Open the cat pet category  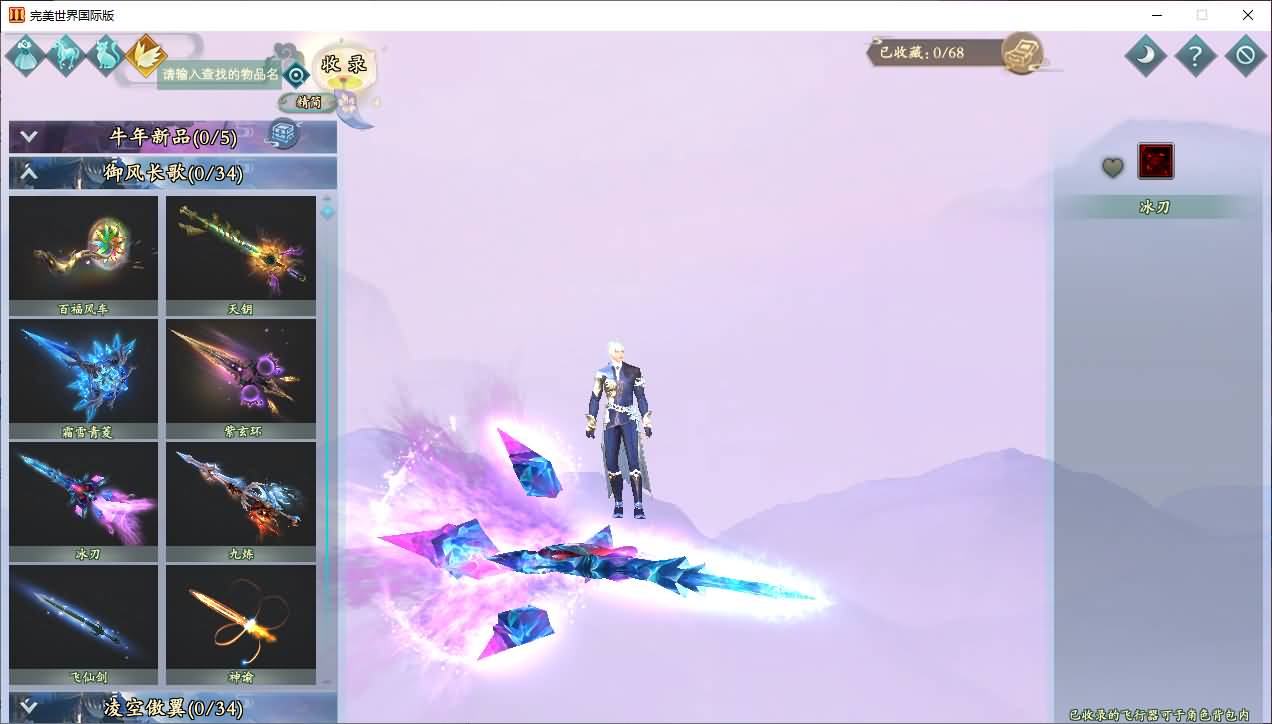[105, 56]
